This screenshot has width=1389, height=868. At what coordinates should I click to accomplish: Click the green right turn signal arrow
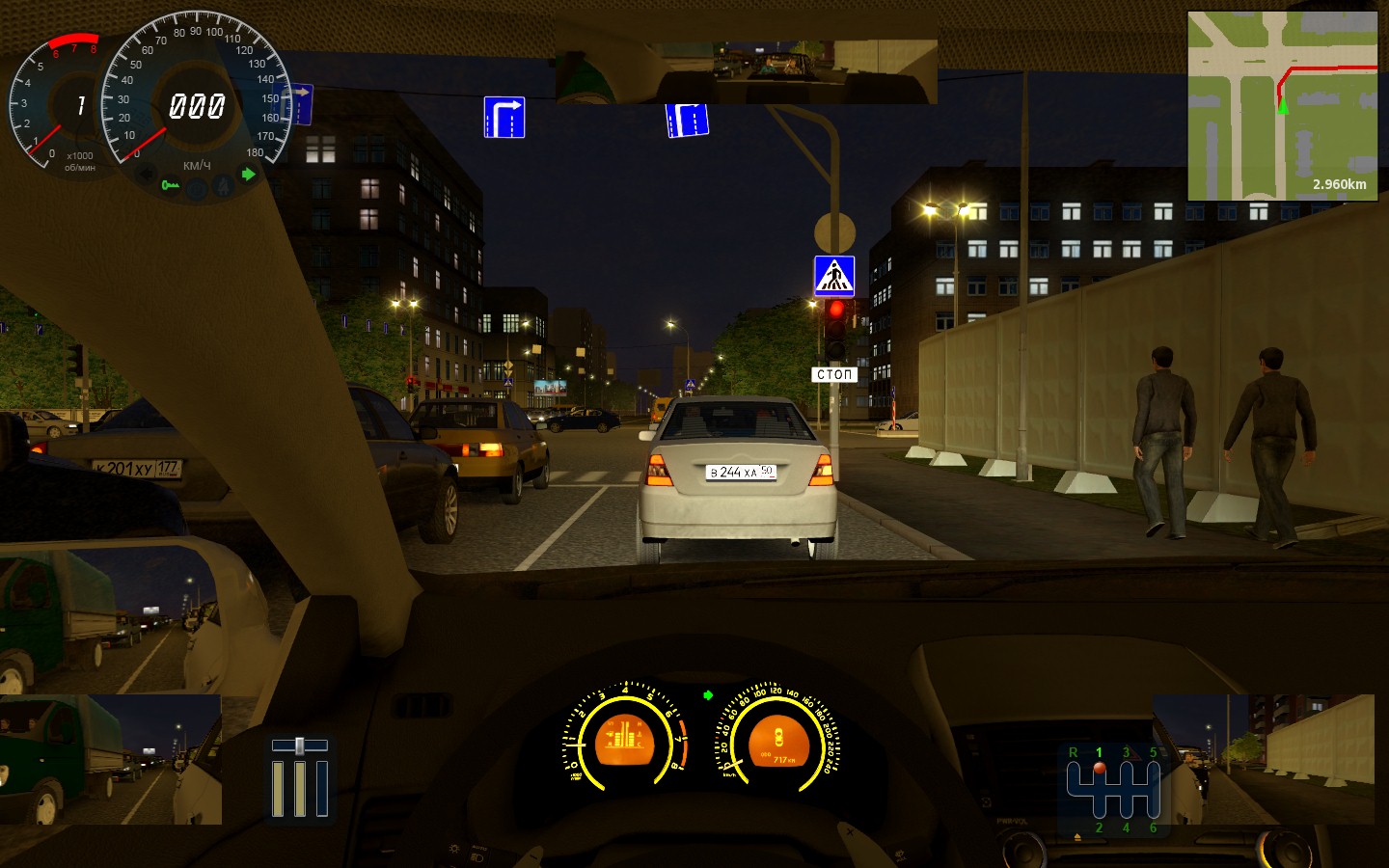point(249,175)
